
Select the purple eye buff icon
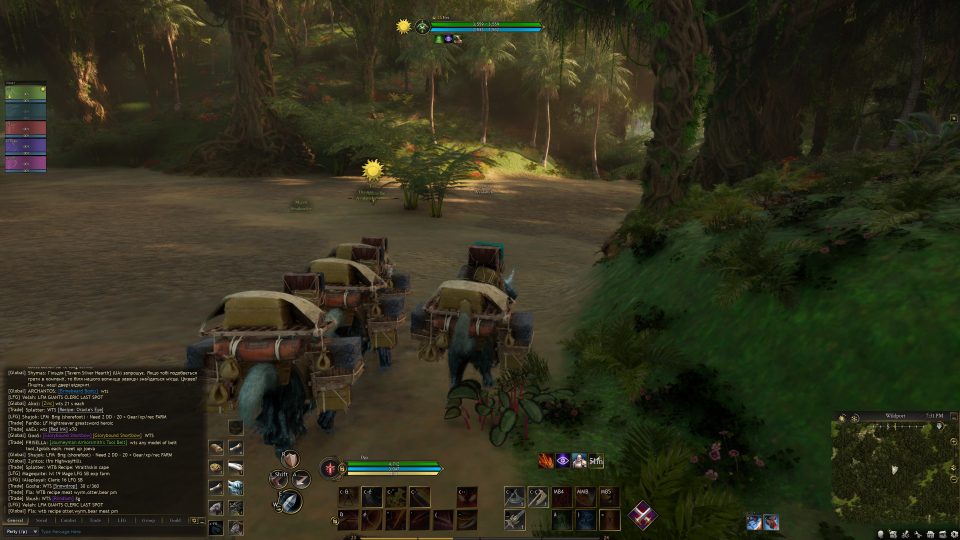[563, 461]
